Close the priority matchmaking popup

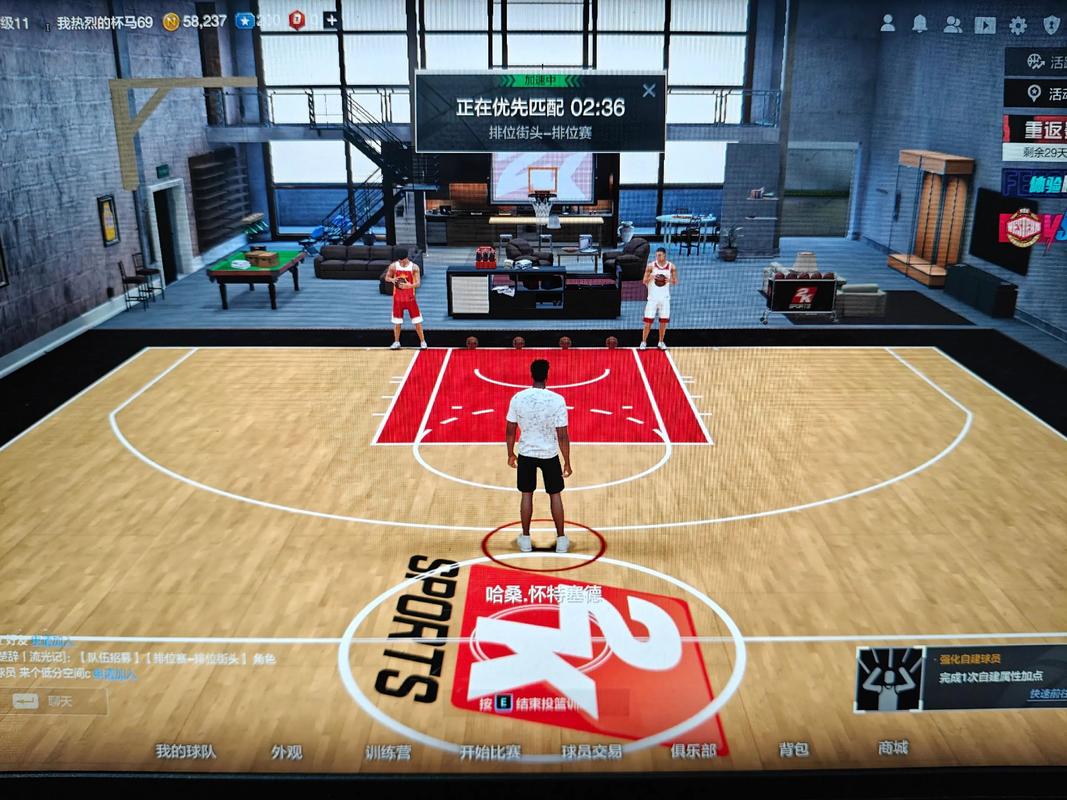coord(649,91)
